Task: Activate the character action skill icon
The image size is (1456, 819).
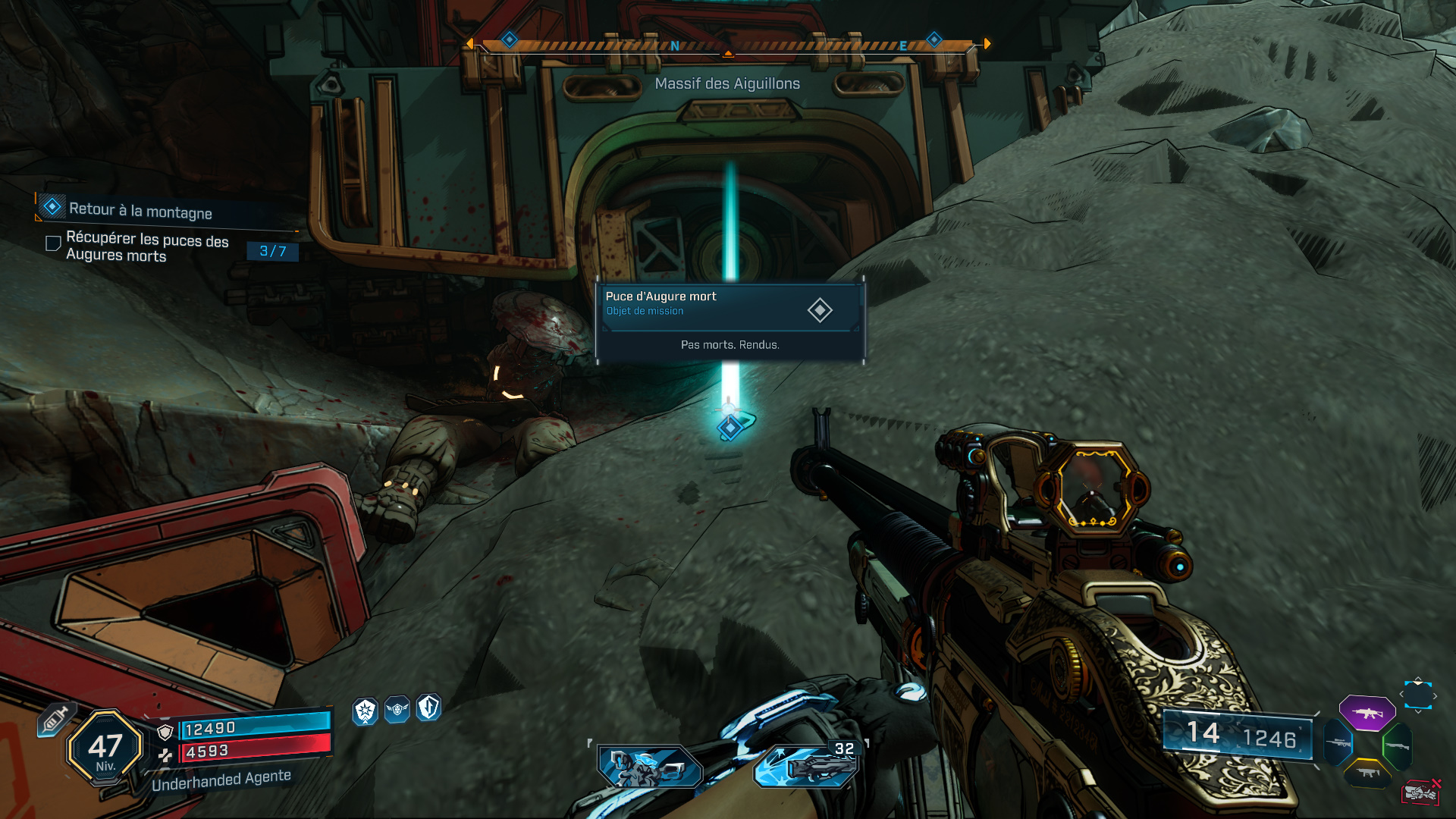Action: (x=650, y=766)
